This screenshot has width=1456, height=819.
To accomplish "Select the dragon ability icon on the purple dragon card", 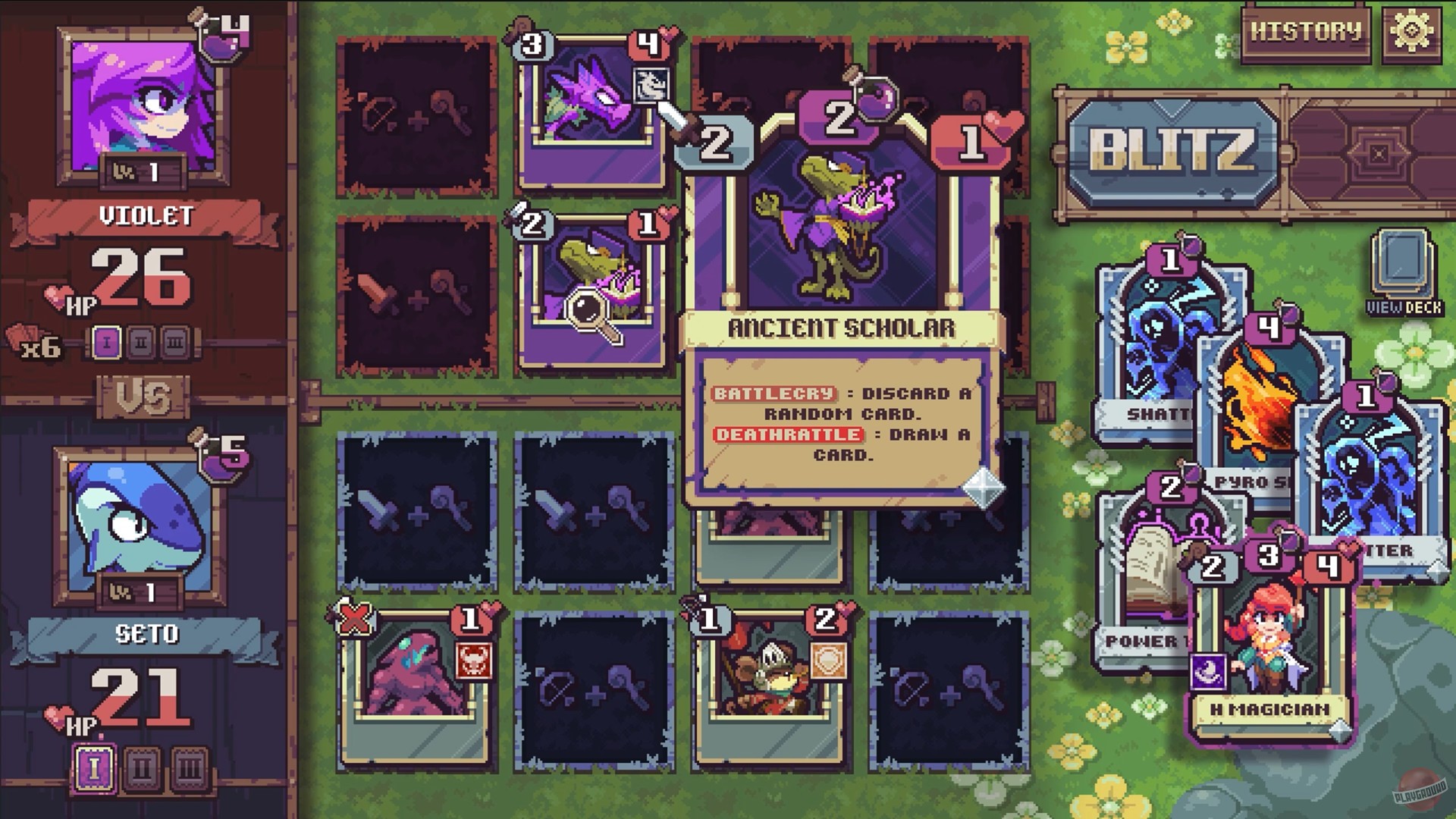I will pos(652,86).
